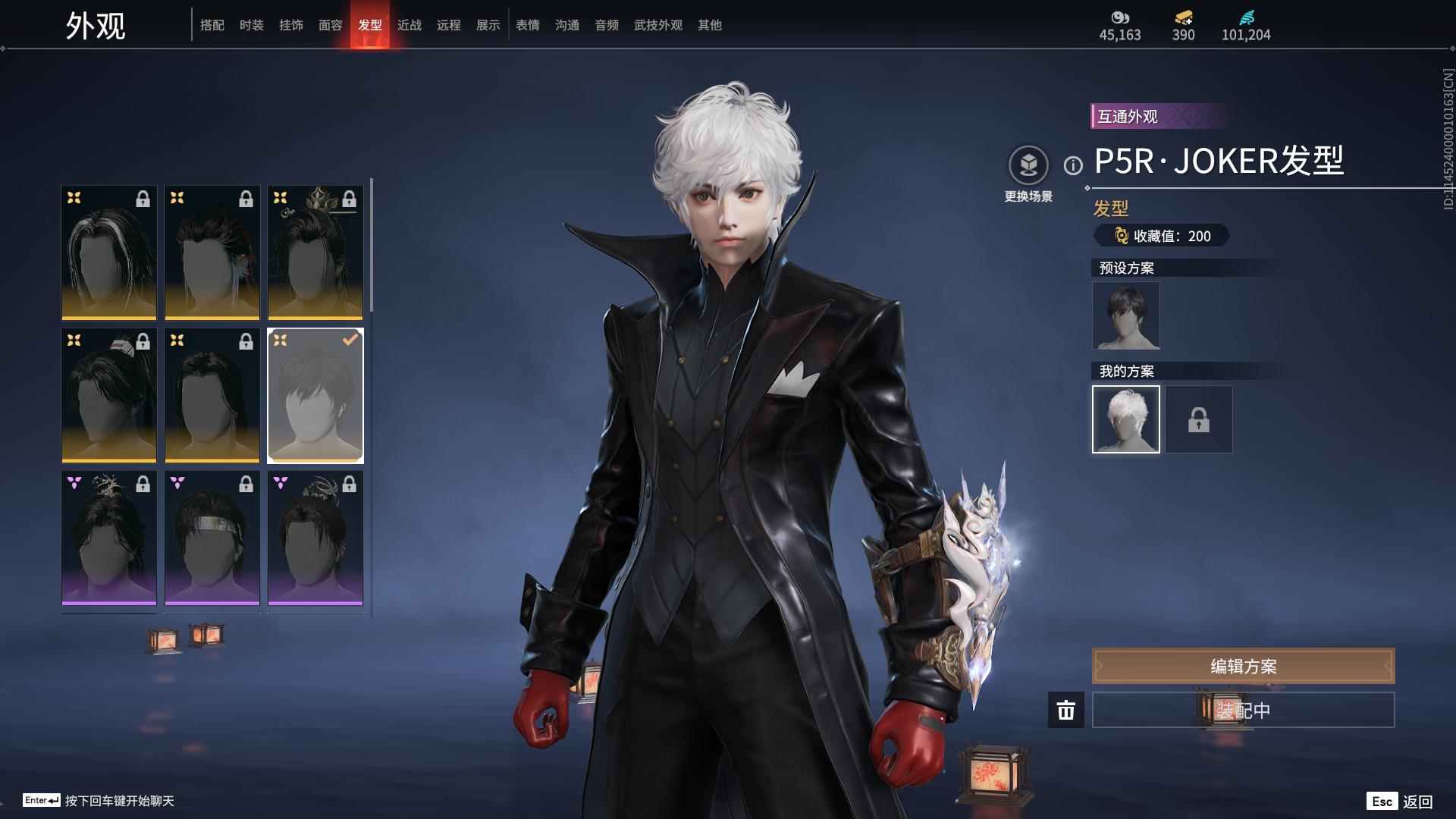
Task: Pick the purple hairstyle with the headband
Action: [212, 538]
